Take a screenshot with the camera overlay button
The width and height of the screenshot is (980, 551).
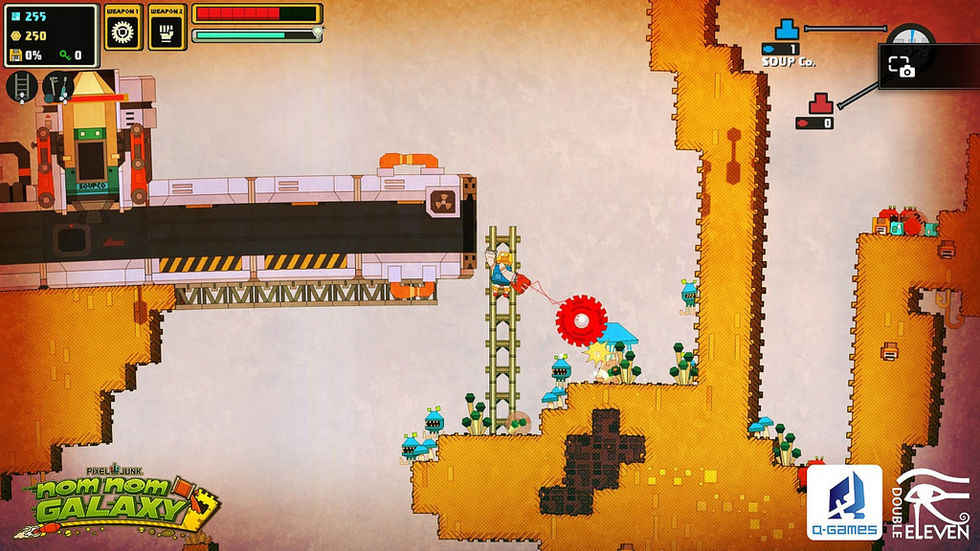901,67
